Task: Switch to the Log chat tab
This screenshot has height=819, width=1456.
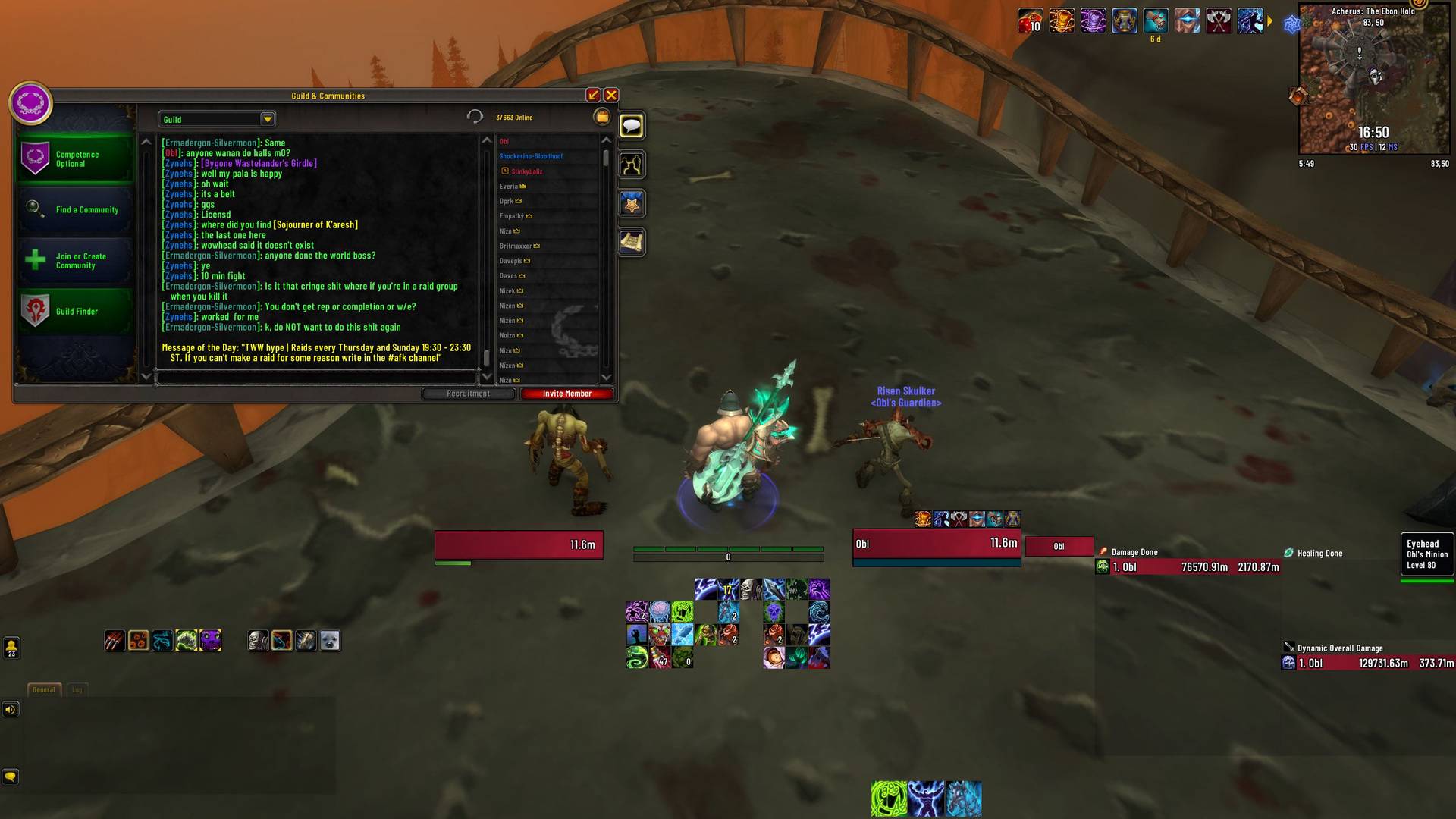Action: [76, 689]
